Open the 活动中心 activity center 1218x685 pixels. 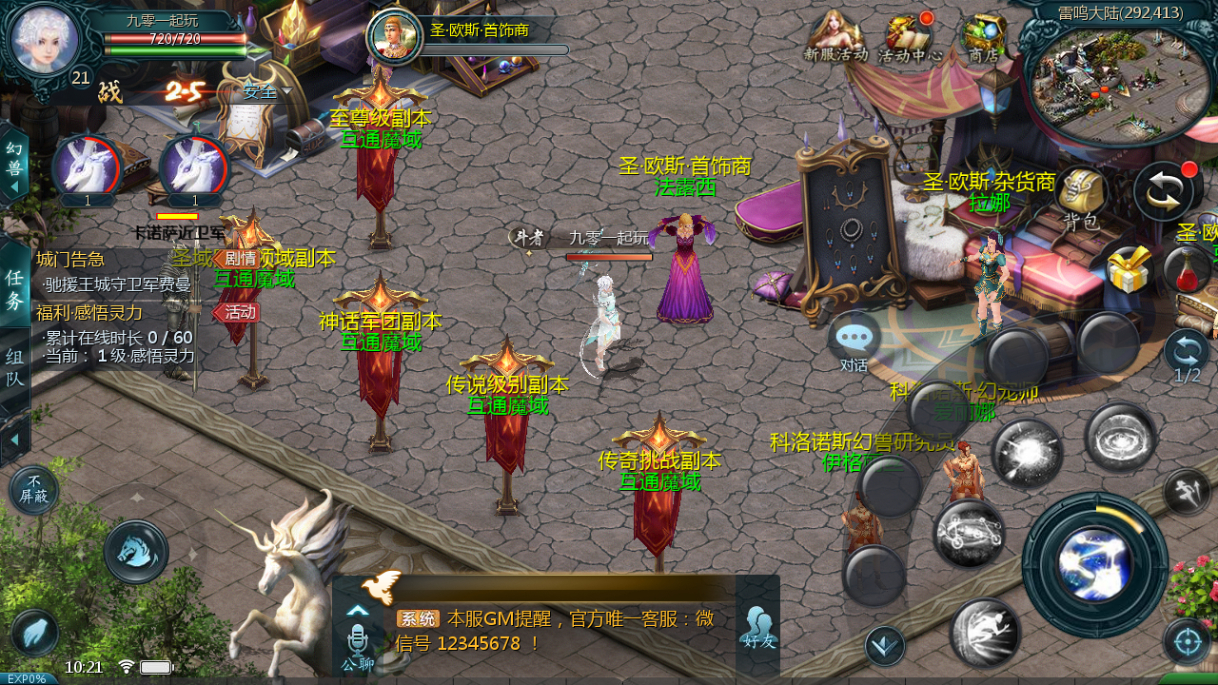click(909, 38)
